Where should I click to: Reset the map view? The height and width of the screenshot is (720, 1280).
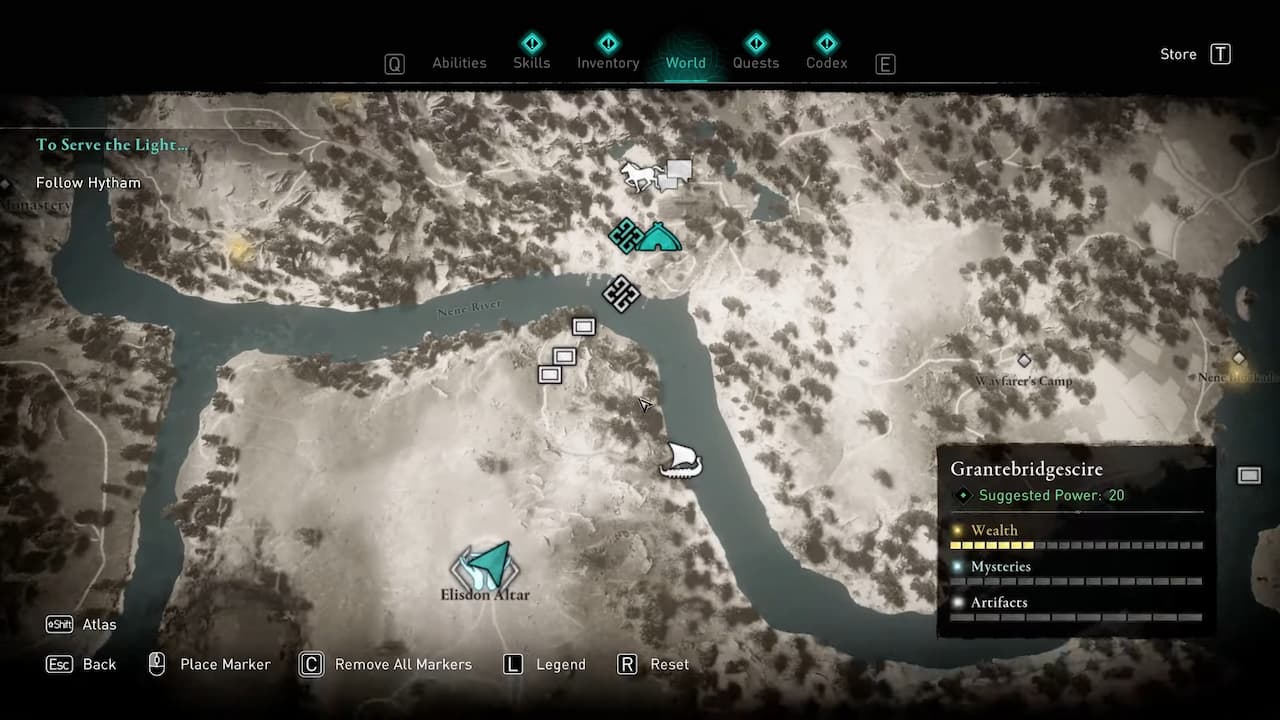coord(668,664)
